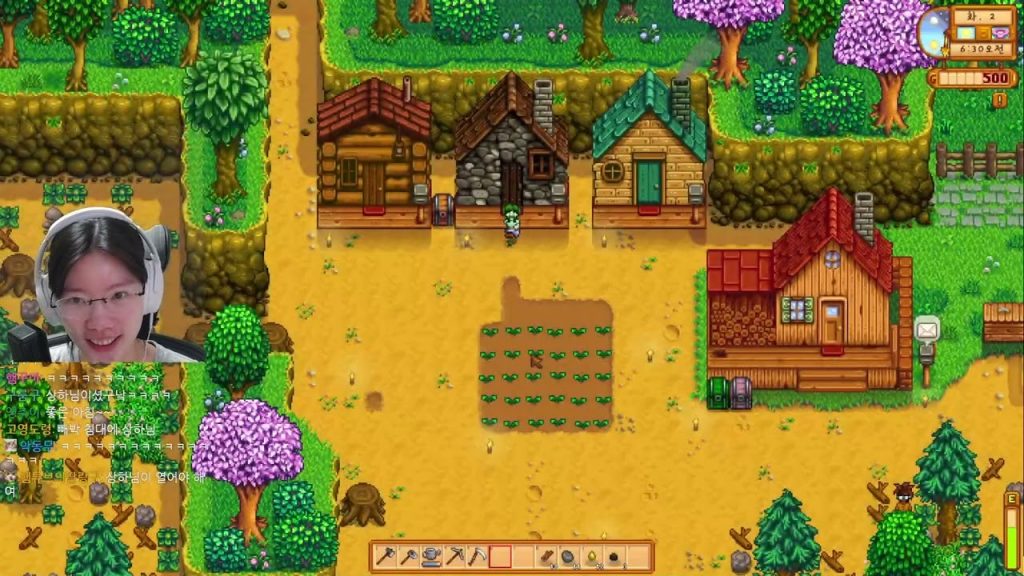Choose the black coal lump slot
The image size is (1024, 576).
[x=614, y=556]
